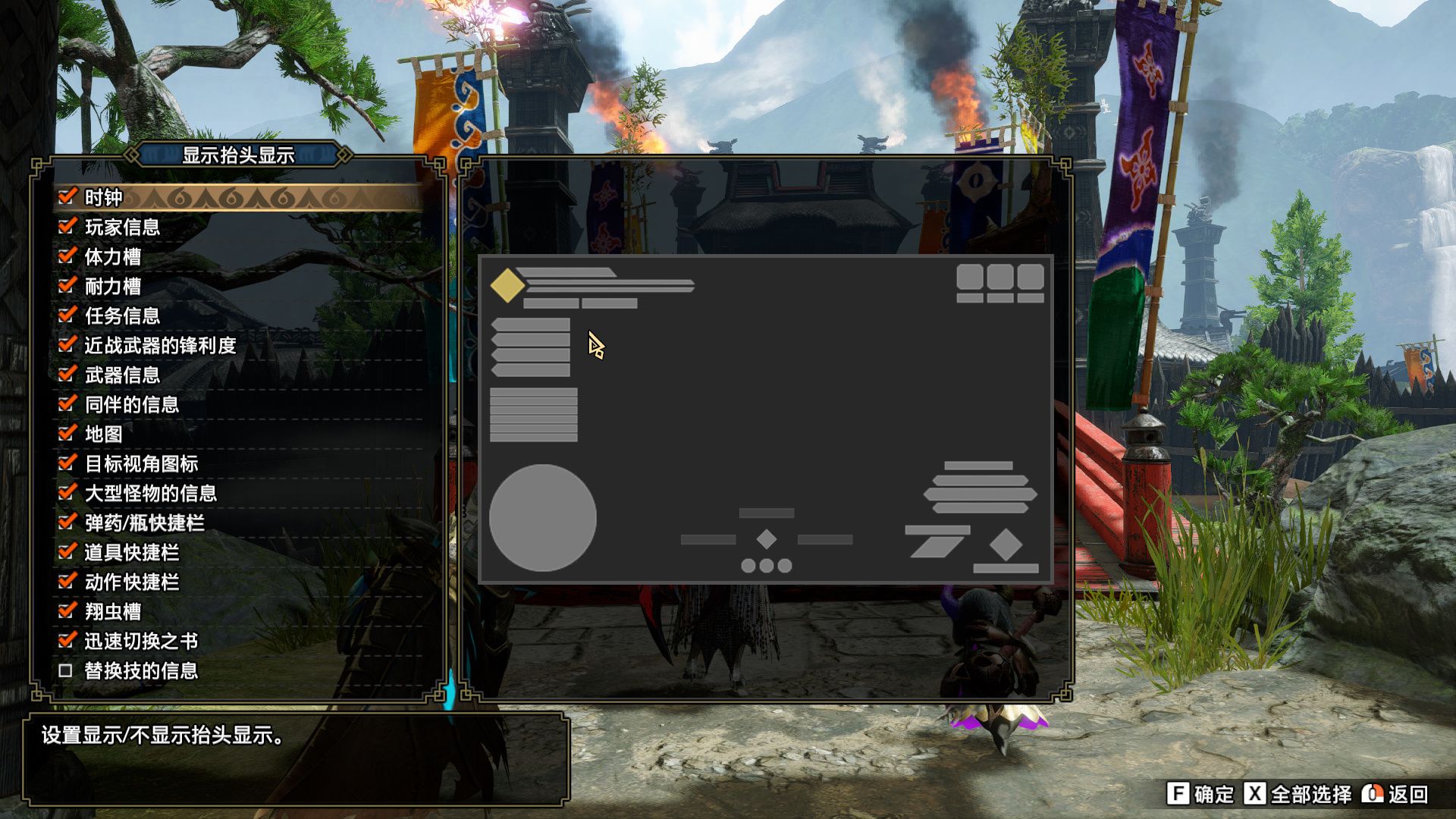Uncheck the 体力槽 checkbox
The height and width of the screenshot is (819, 1456).
[64, 256]
